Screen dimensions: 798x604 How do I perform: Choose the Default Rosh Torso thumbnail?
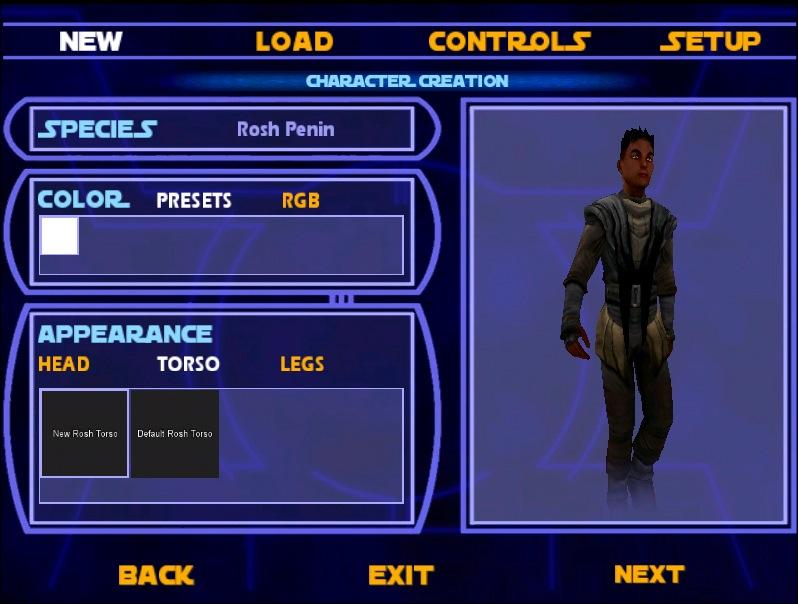click(175, 433)
